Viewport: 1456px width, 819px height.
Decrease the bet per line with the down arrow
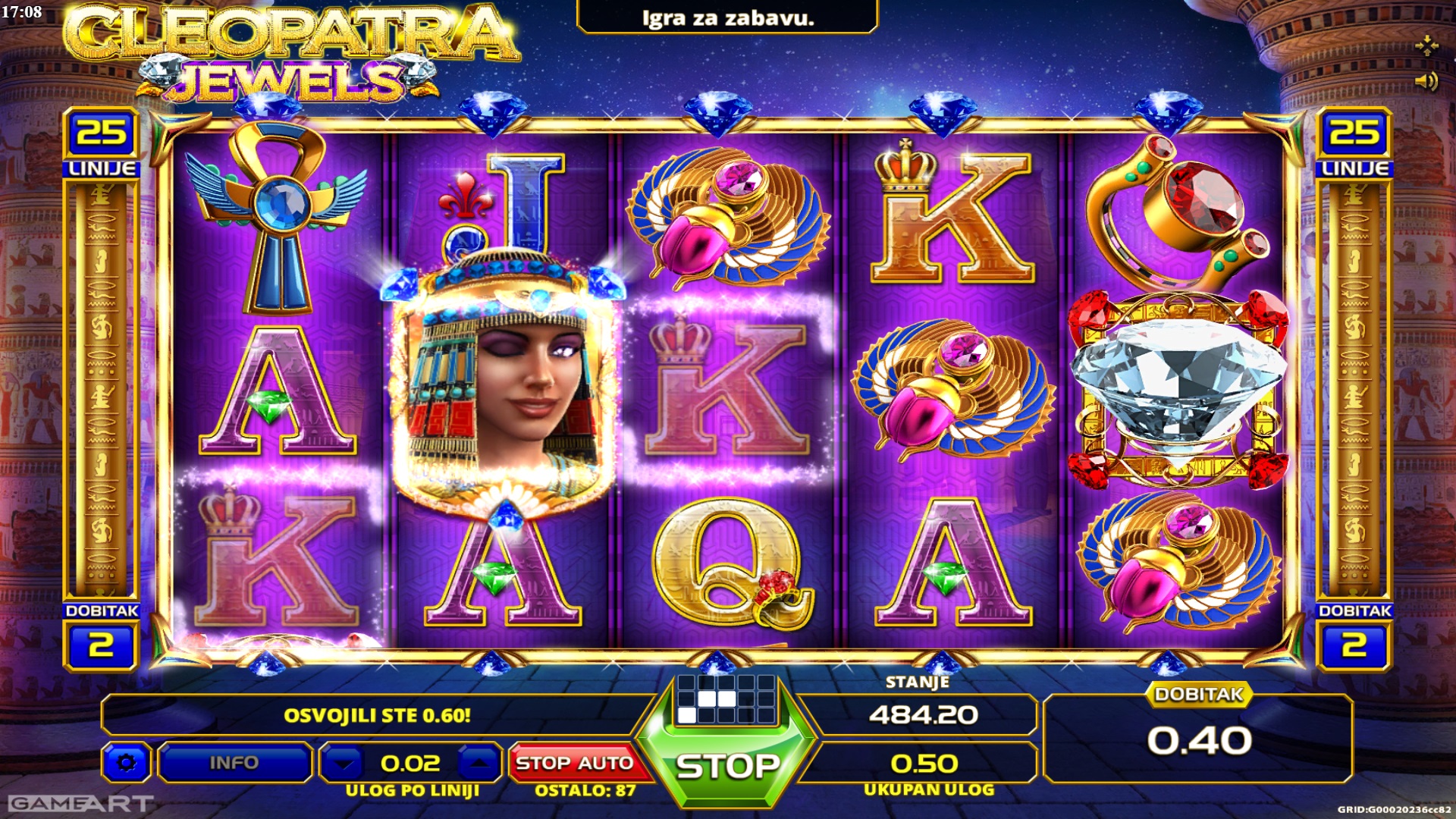click(x=345, y=763)
